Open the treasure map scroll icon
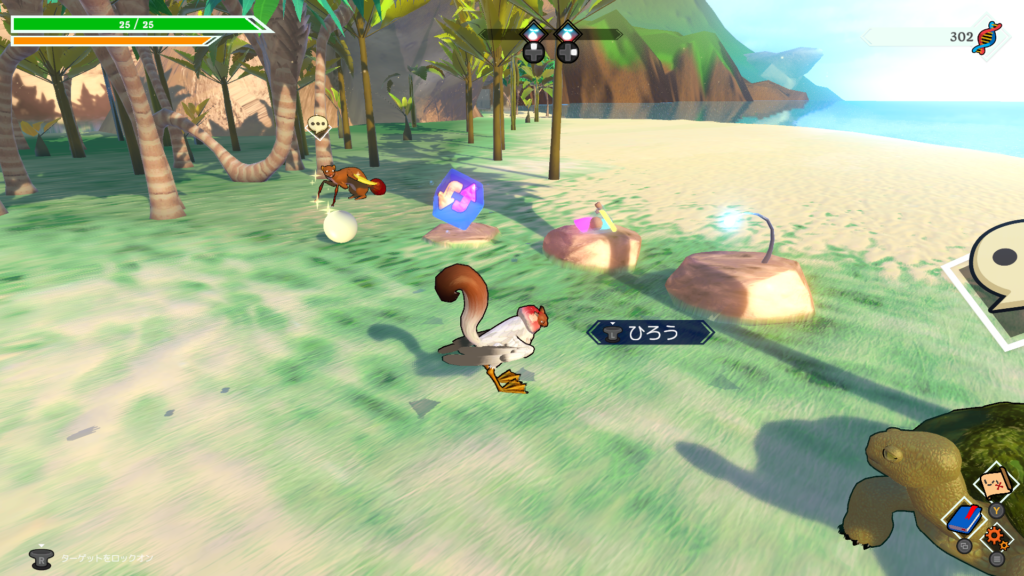 click(995, 484)
